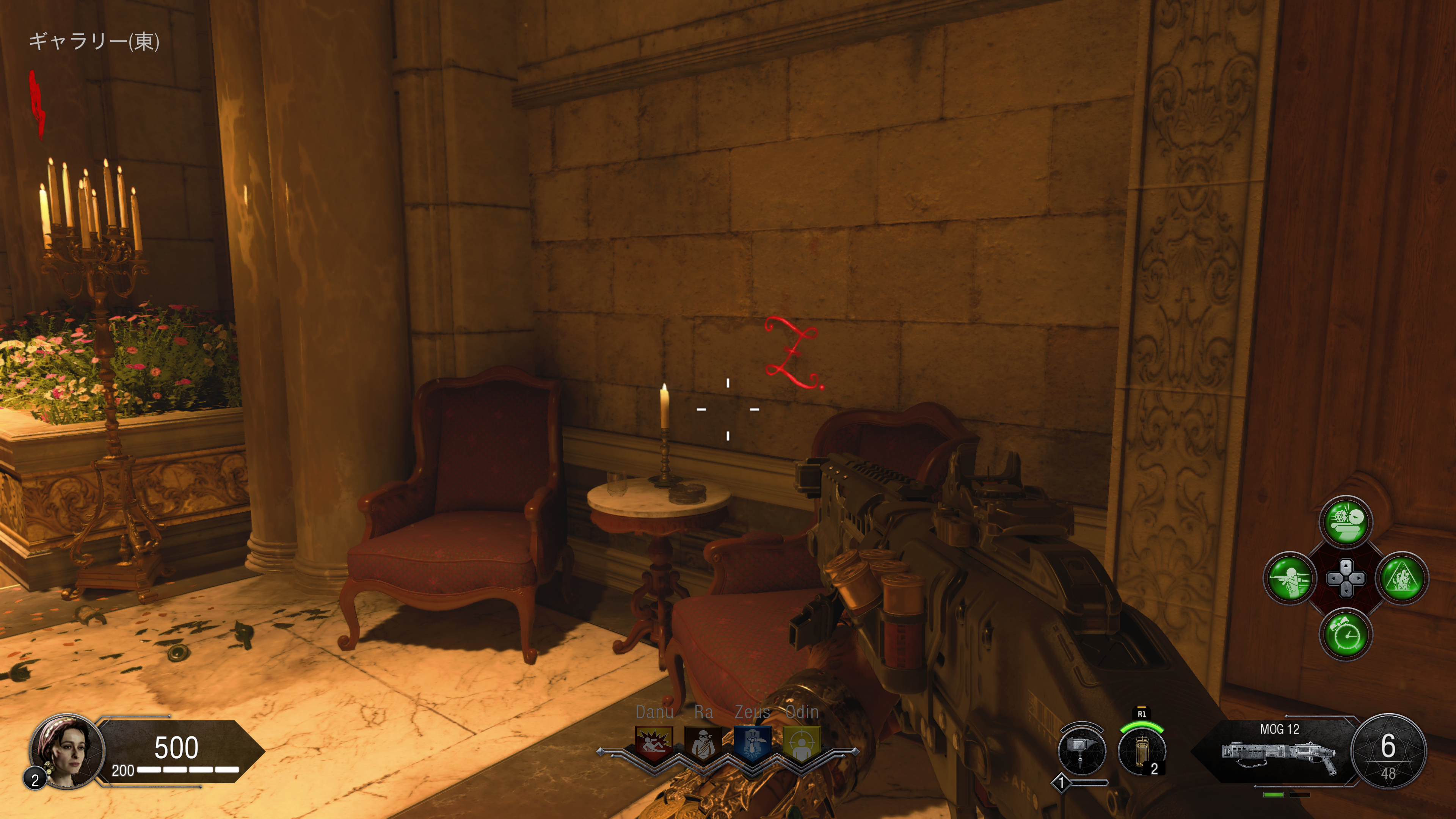Select the MOG 12 weapon panel
Screen dimensions: 1456x819
(1279, 751)
